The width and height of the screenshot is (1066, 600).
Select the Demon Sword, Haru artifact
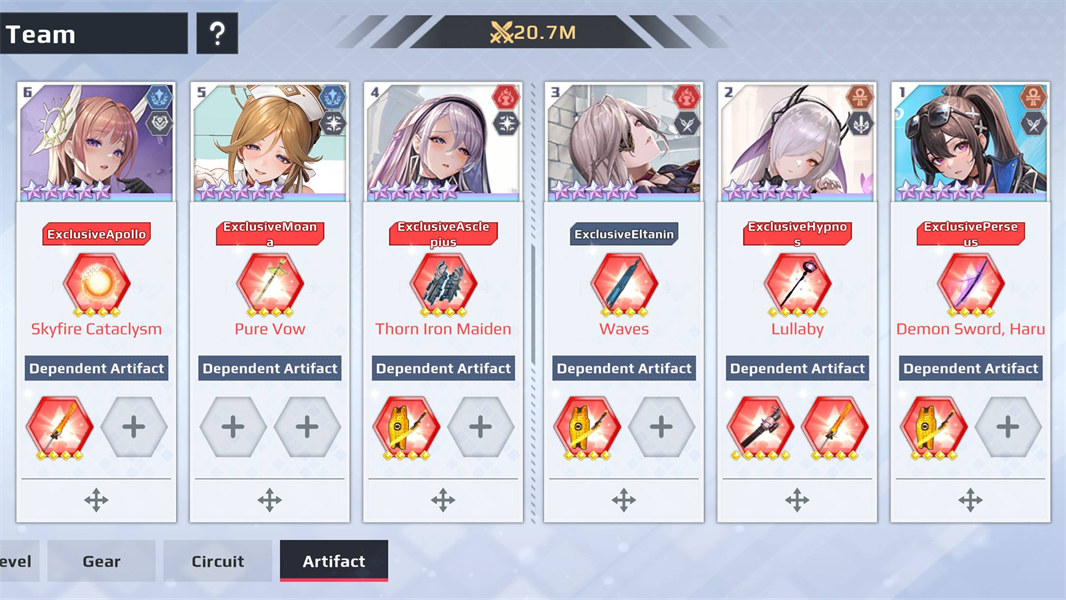click(x=970, y=285)
